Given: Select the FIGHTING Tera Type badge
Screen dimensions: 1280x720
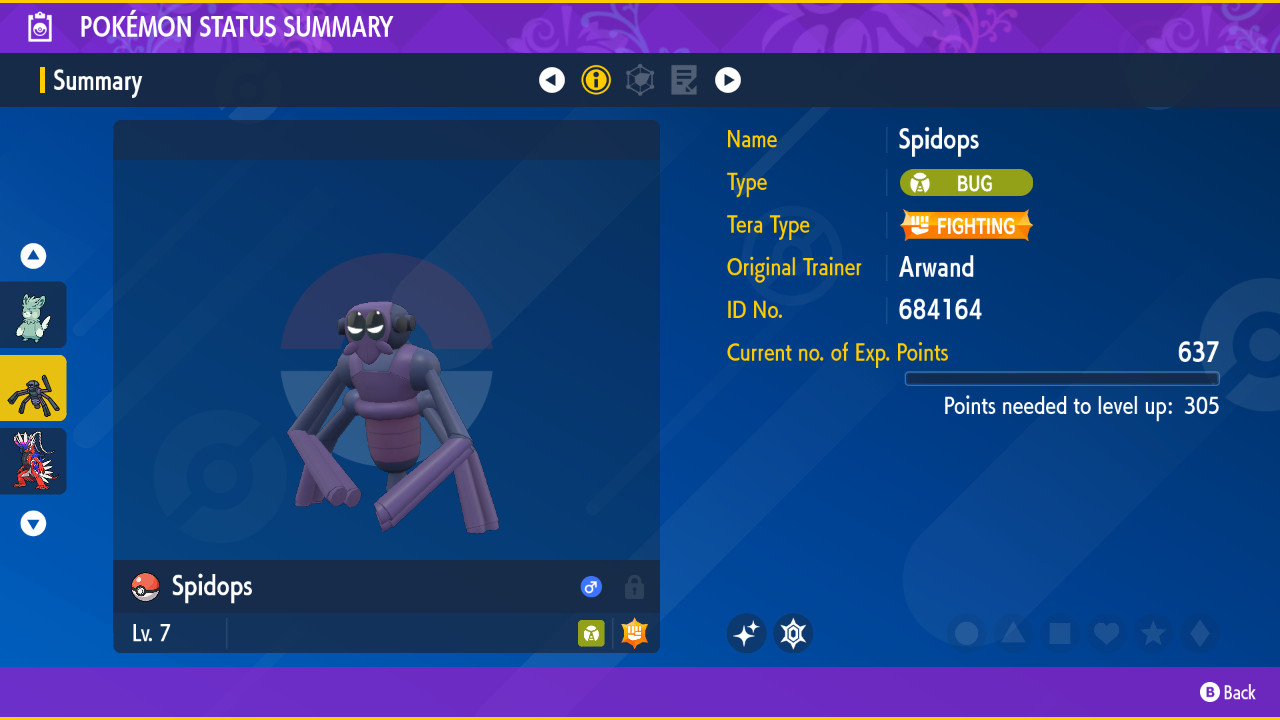Looking at the screenshot, I should pyautogui.click(x=966, y=225).
